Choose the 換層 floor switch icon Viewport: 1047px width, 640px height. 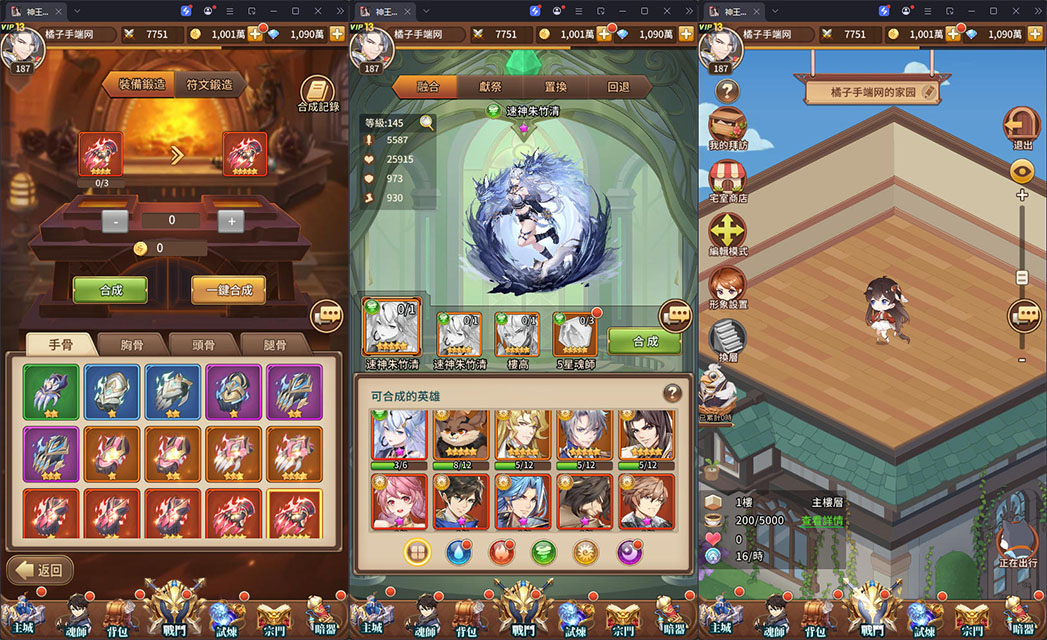pyautogui.click(x=727, y=337)
